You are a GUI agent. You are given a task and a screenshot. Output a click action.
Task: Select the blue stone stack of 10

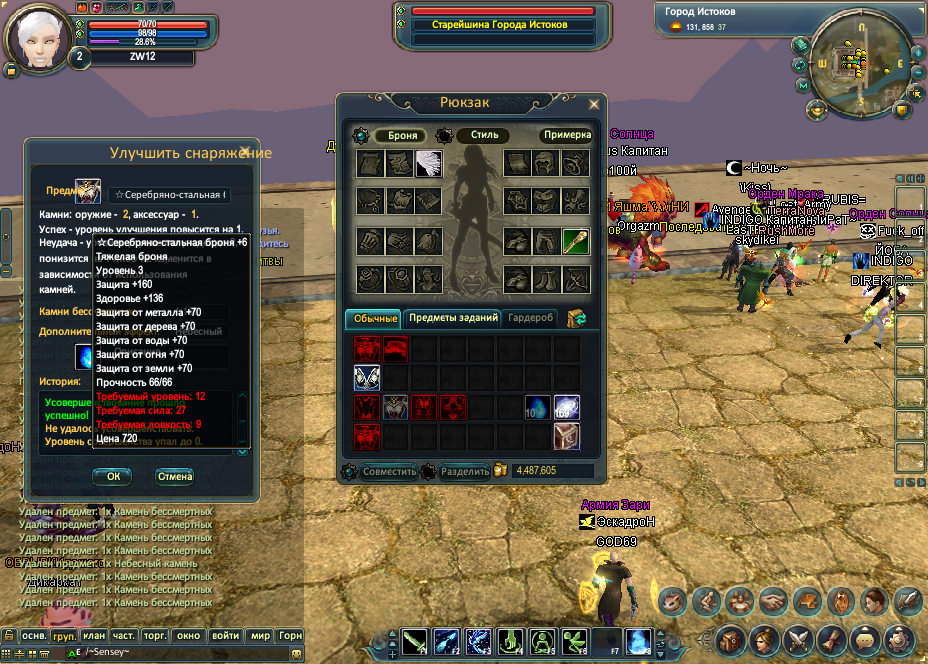coord(538,407)
